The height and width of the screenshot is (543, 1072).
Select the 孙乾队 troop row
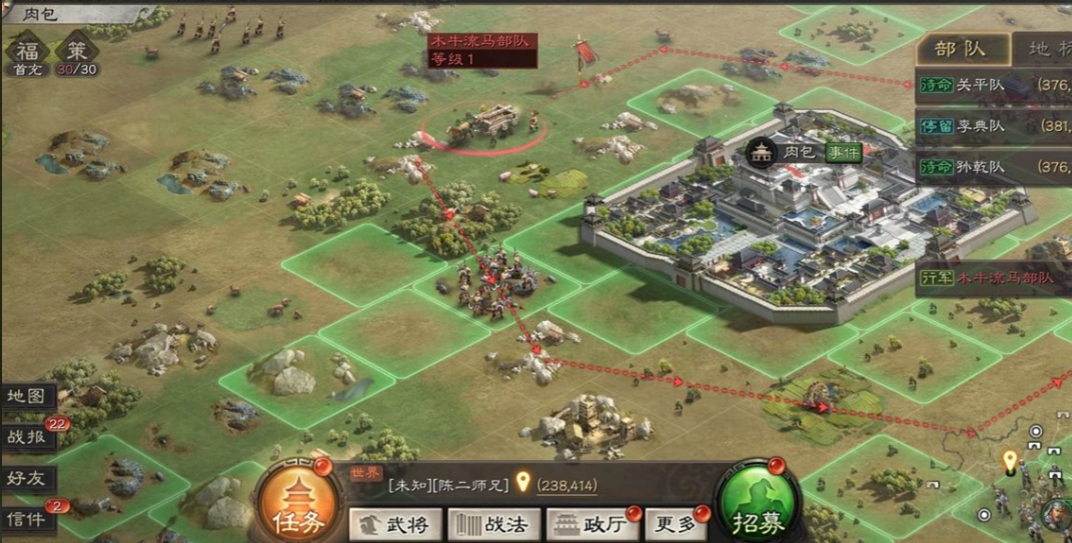(x=992, y=167)
